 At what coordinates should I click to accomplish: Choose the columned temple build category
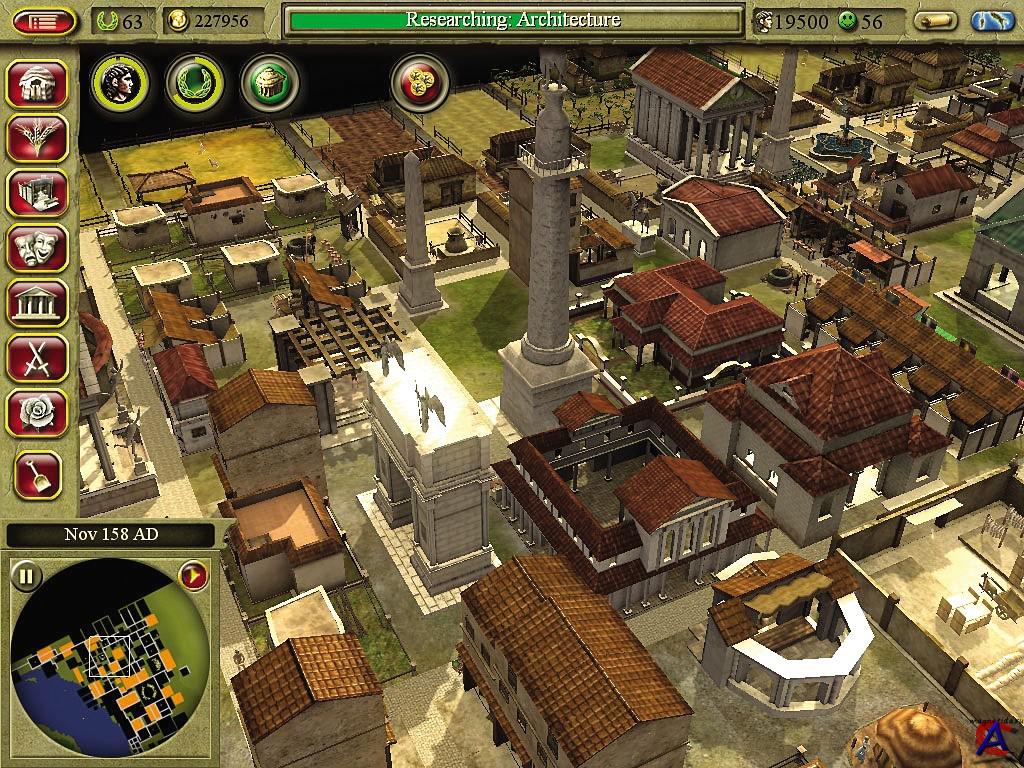[37, 302]
